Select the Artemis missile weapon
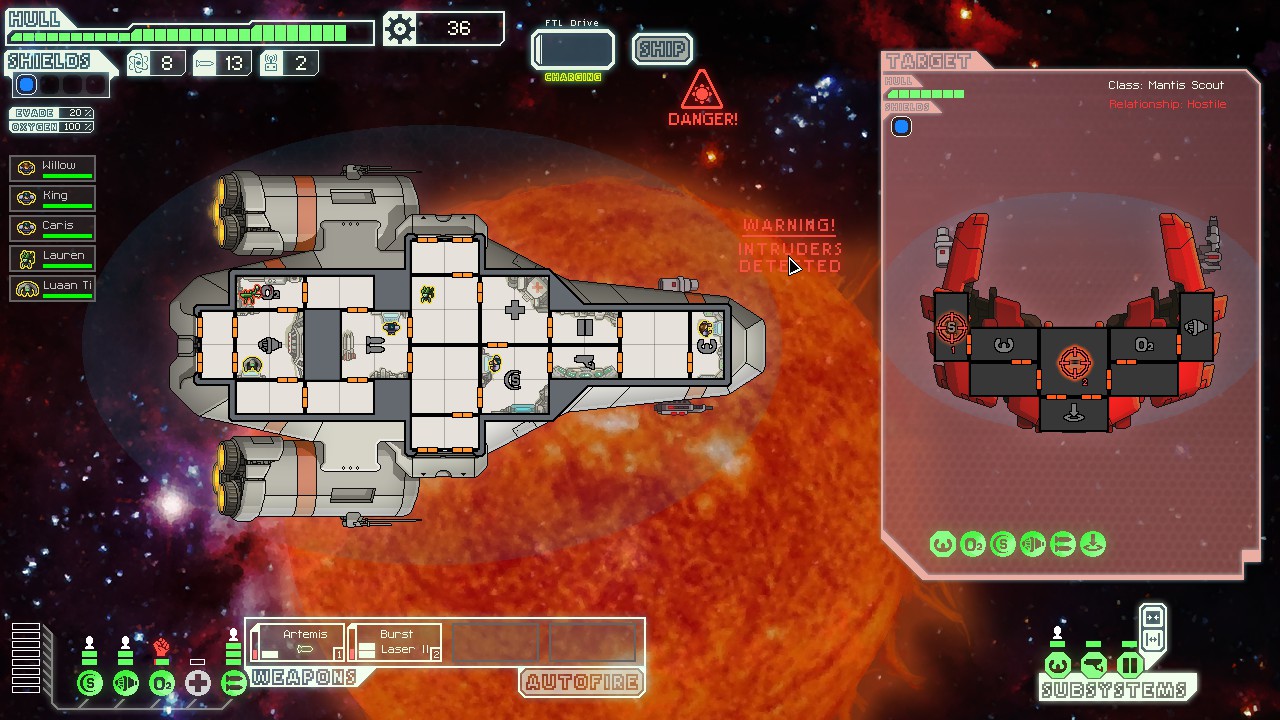Viewport: 1280px width, 720px height. pos(297,642)
